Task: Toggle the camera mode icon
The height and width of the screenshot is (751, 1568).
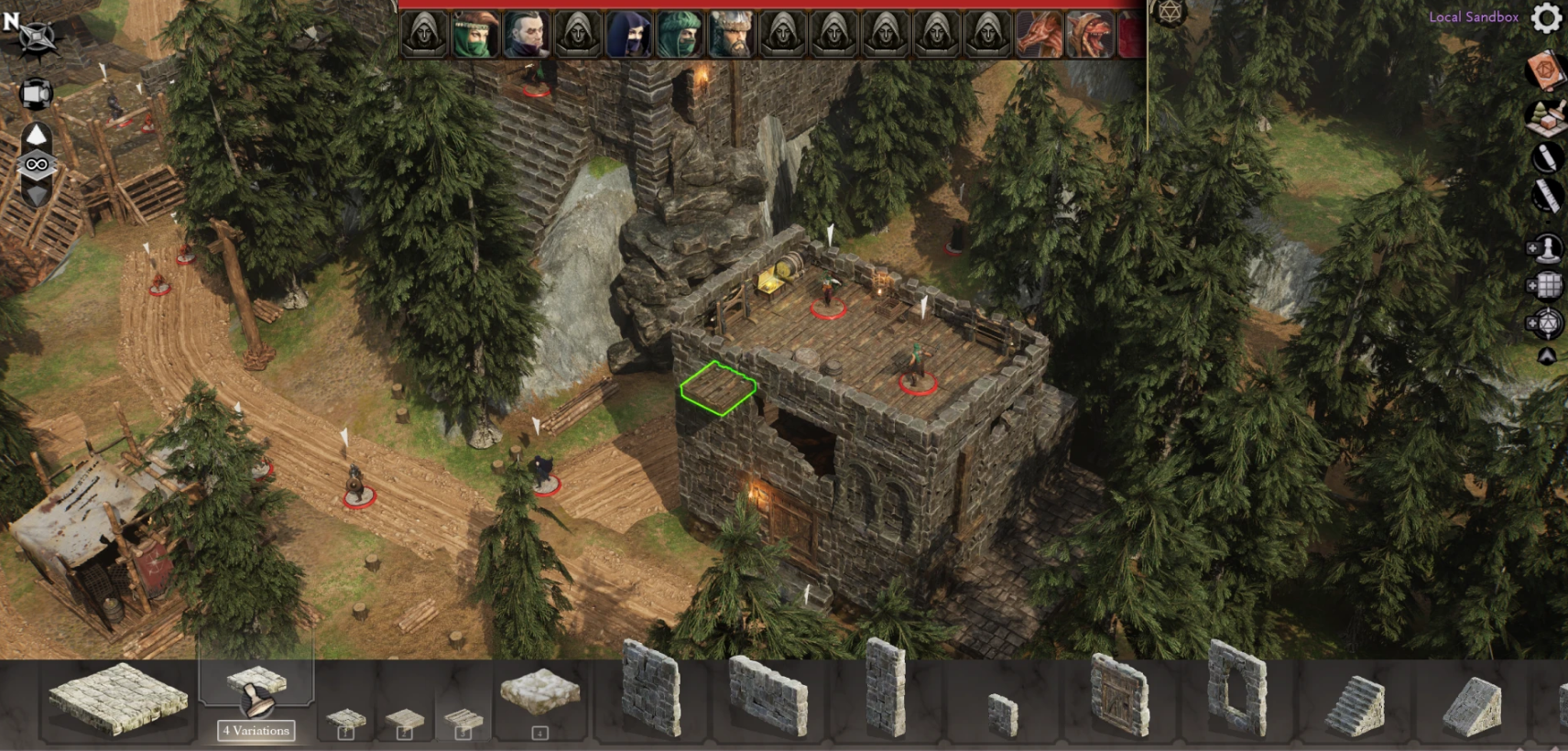Action: pyautogui.click(x=36, y=93)
